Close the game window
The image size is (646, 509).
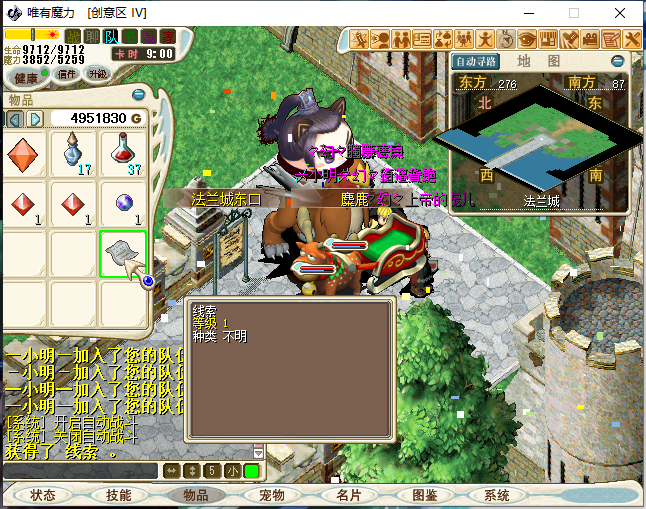pyautogui.click(x=622, y=13)
